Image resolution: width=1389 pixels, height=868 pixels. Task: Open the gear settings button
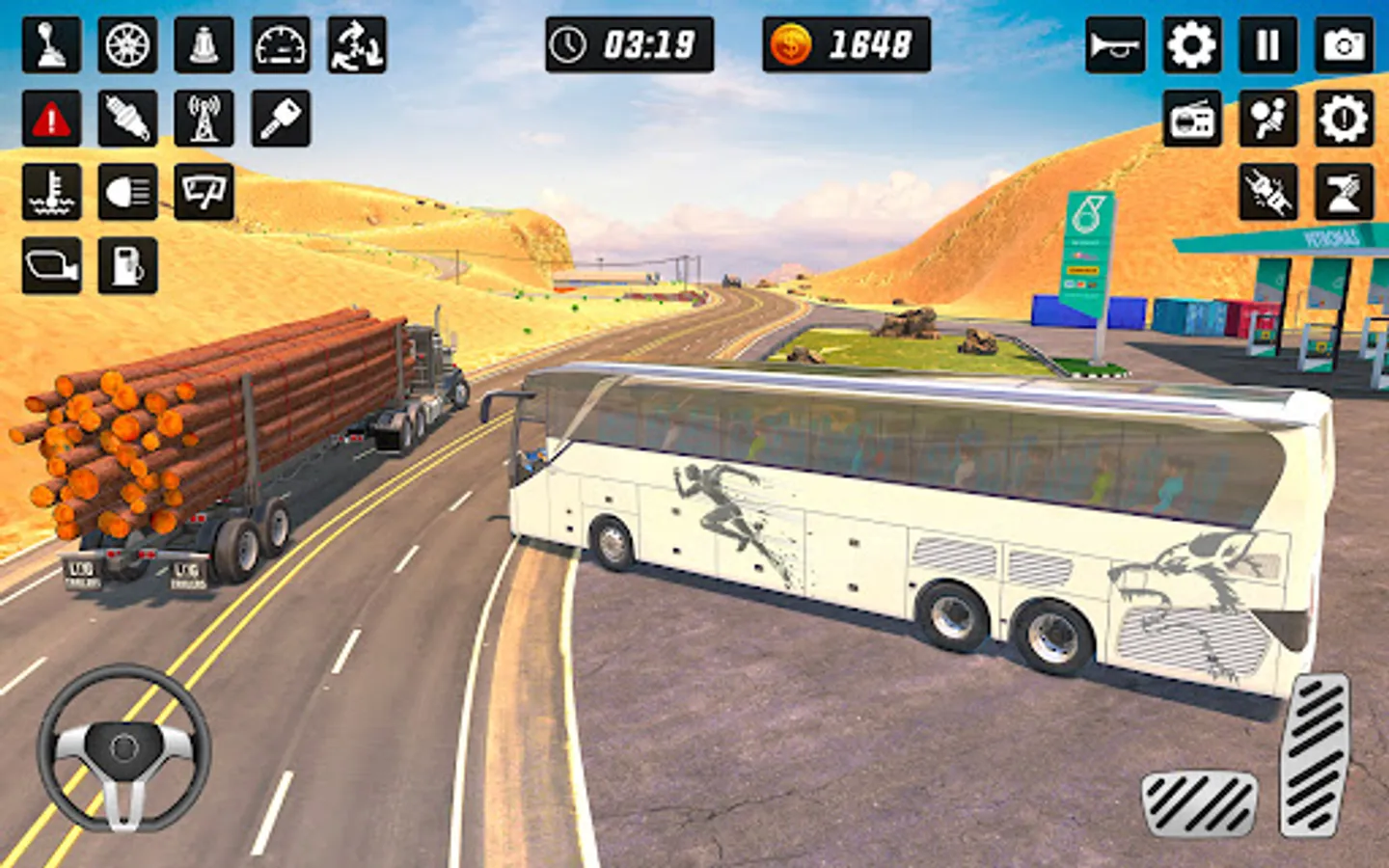pyautogui.click(x=1191, y=45)
